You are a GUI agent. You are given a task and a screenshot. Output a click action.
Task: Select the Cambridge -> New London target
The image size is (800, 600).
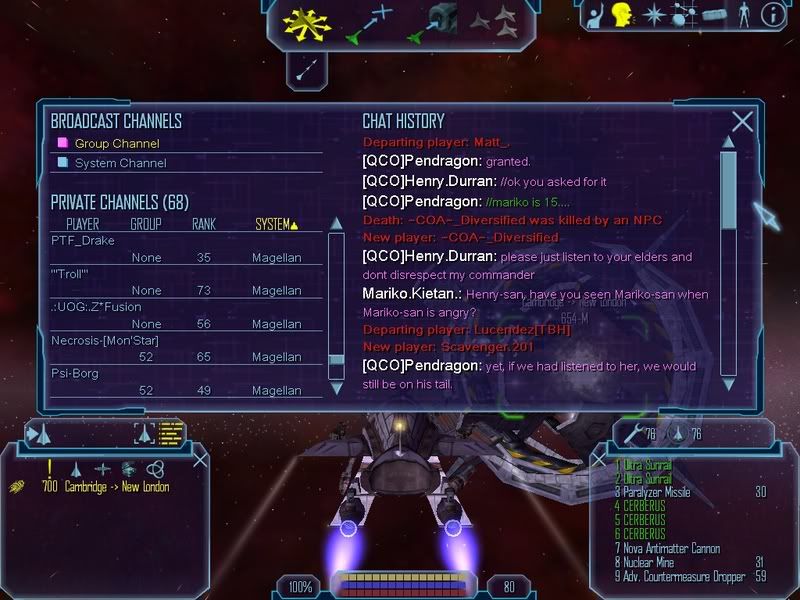pyautogui.click(x=116, y=487)
